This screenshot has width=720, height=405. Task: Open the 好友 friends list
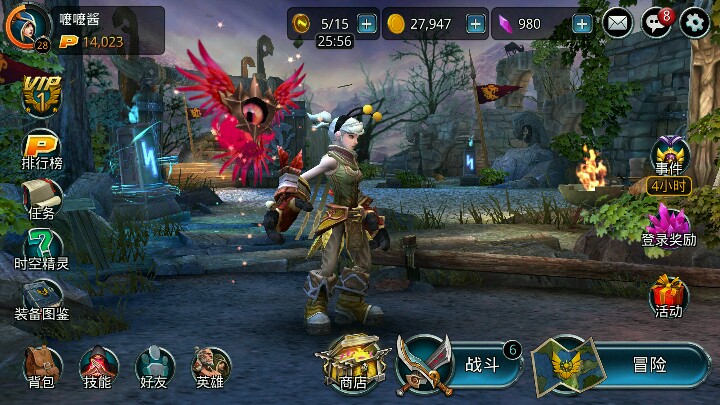154,367
